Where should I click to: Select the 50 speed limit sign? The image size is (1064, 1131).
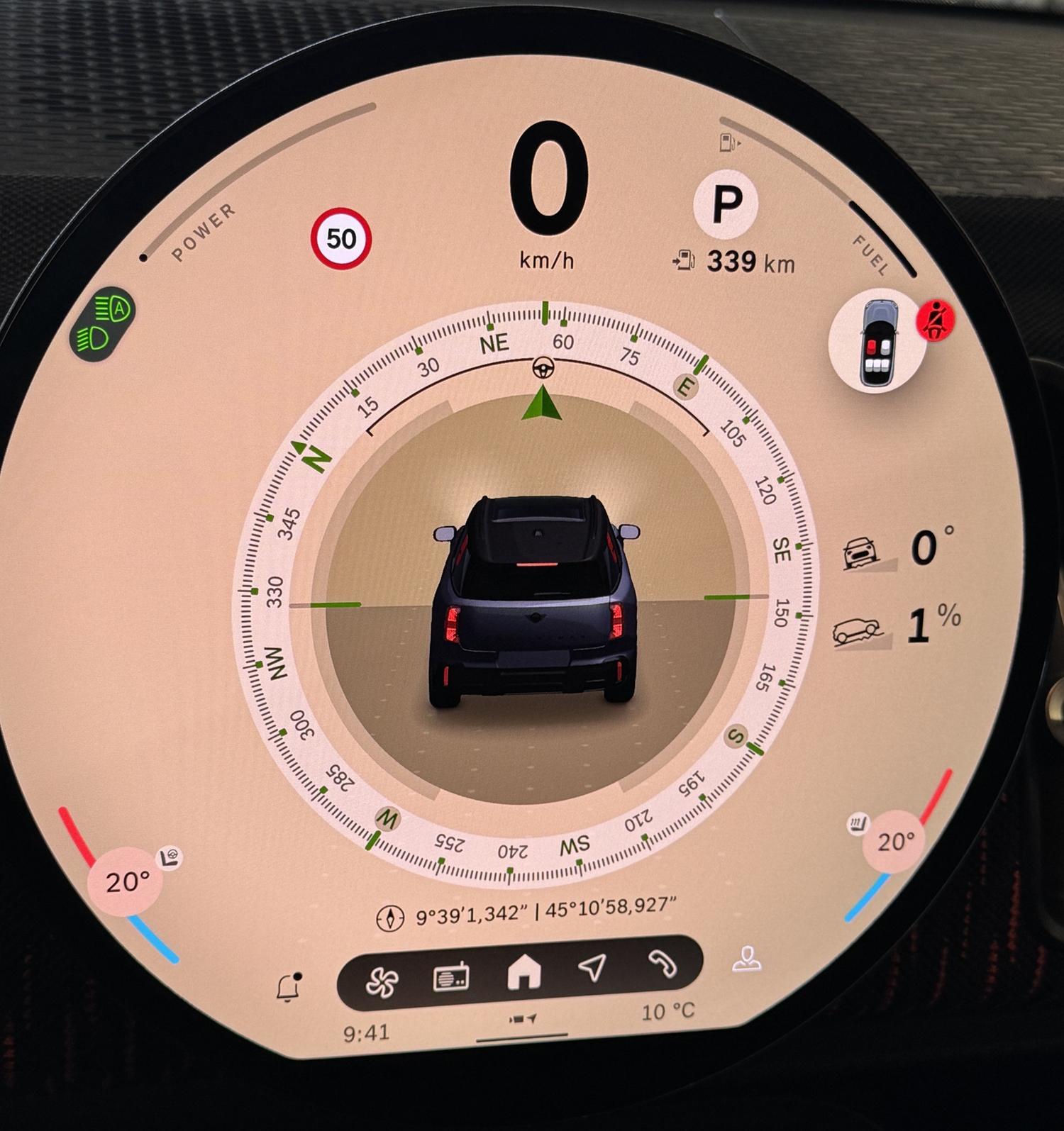point(341,239)
